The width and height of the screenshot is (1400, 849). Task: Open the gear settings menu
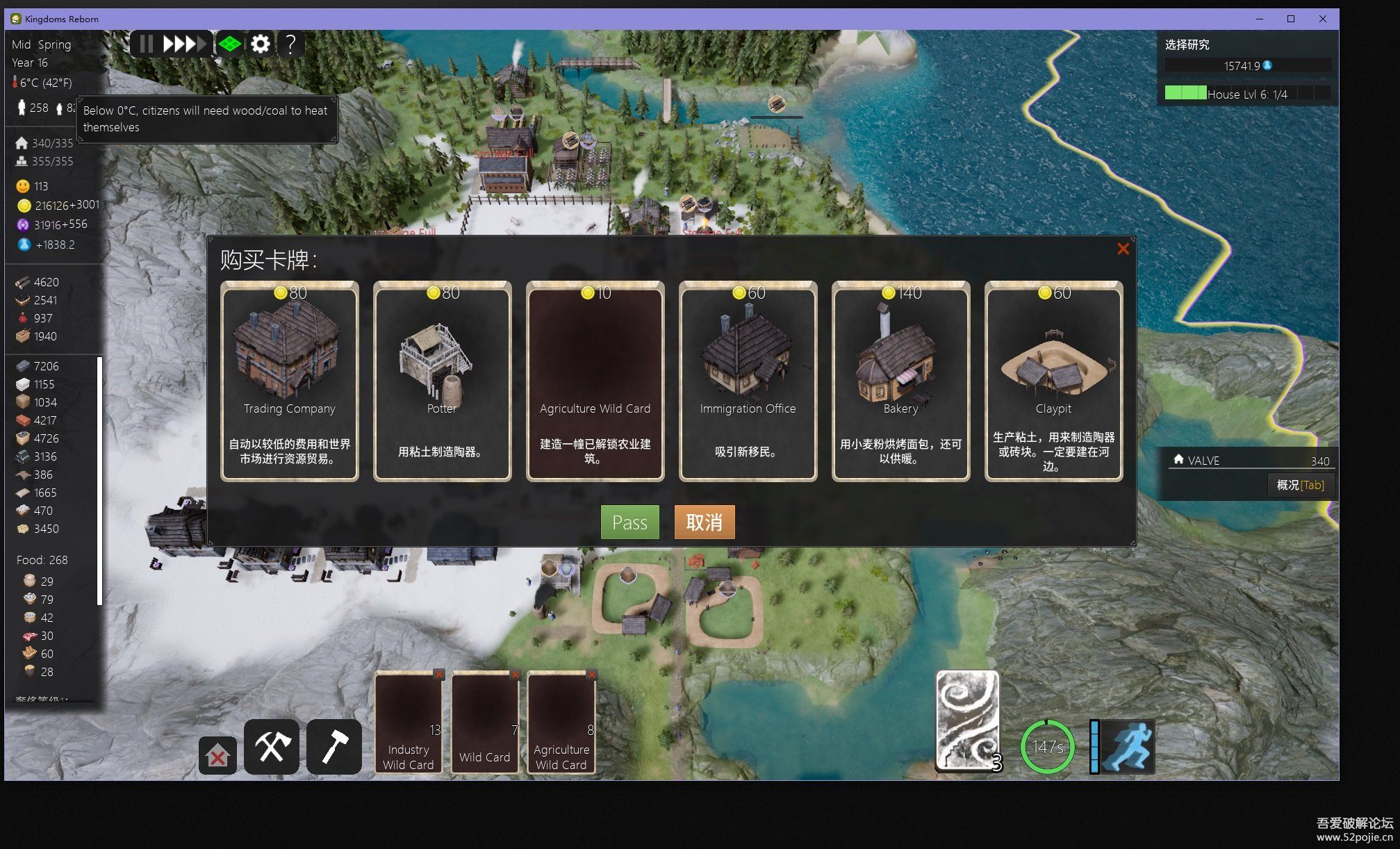point(261,44)
